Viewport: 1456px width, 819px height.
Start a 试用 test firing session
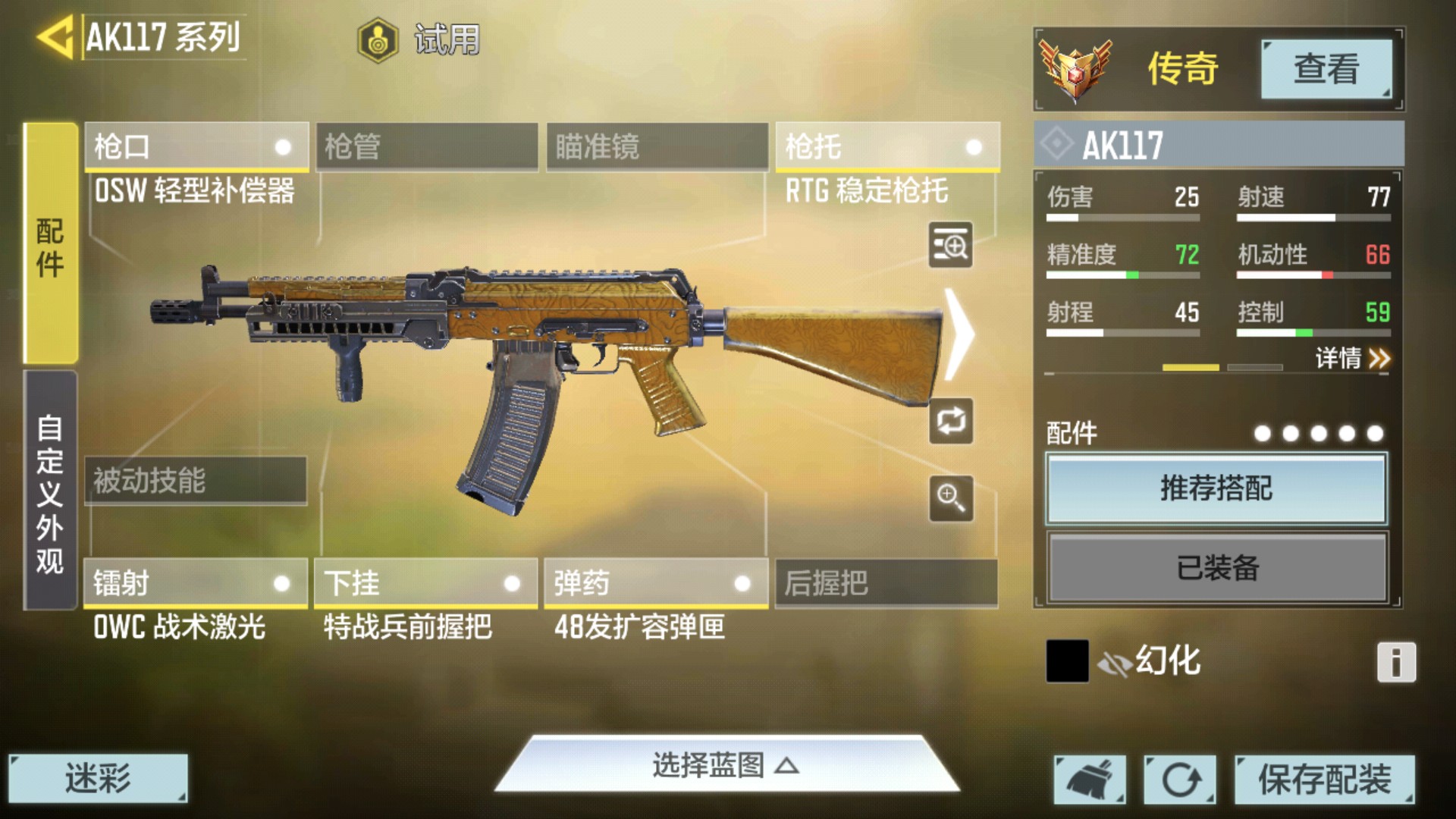(x=419, y=39)
